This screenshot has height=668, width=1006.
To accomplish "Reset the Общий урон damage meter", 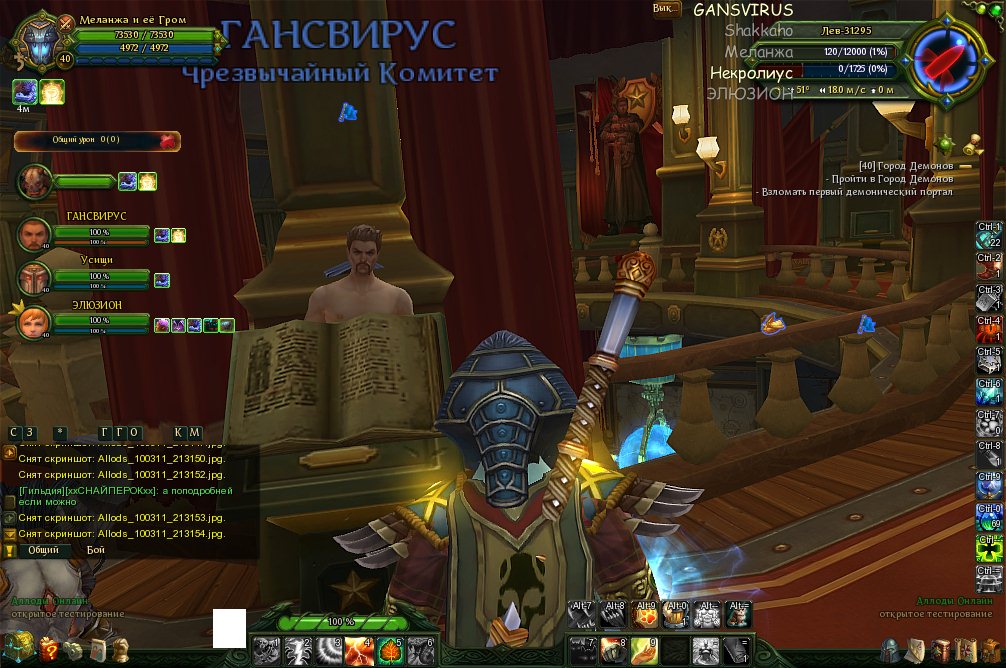I will point(168,141).
